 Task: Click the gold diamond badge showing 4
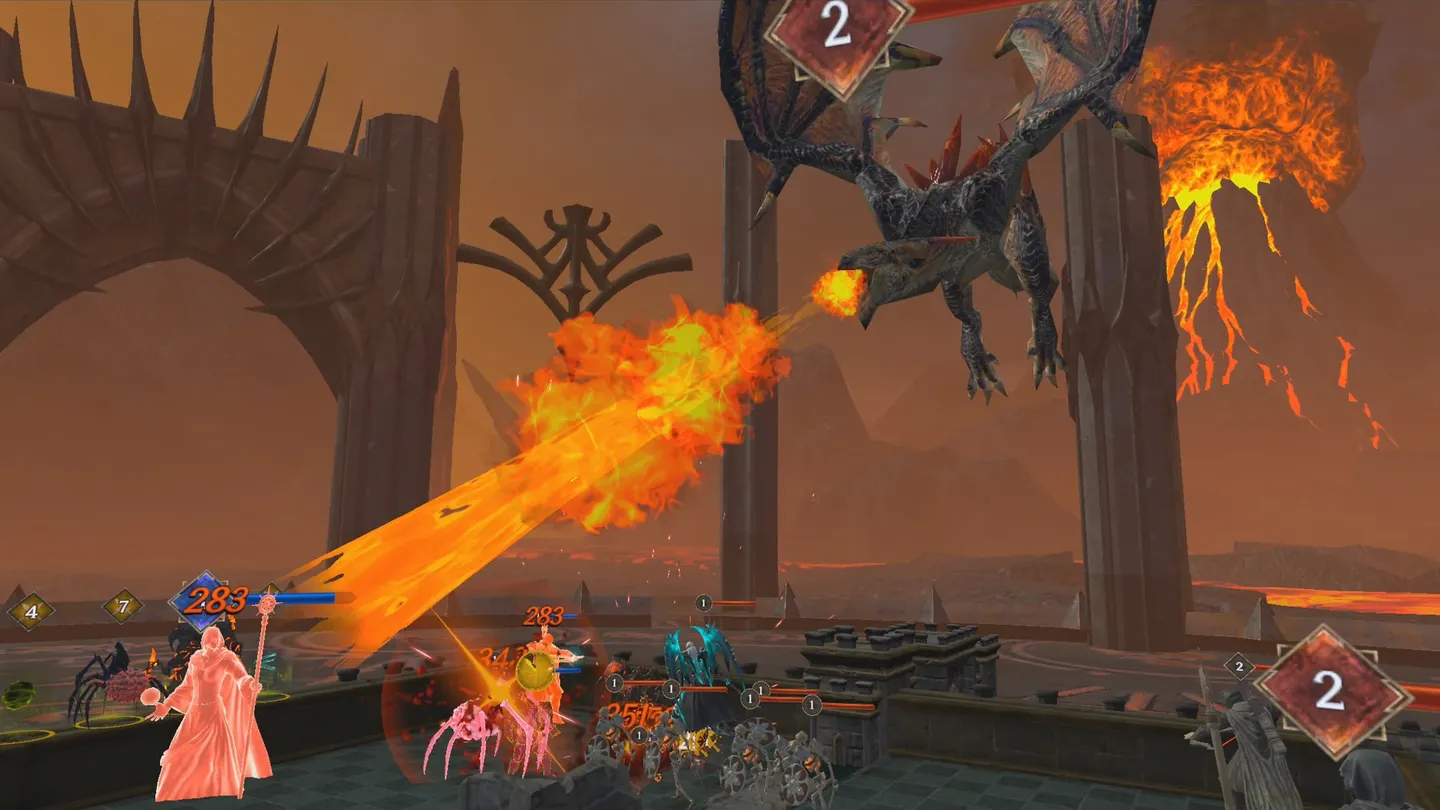point(31,610)
